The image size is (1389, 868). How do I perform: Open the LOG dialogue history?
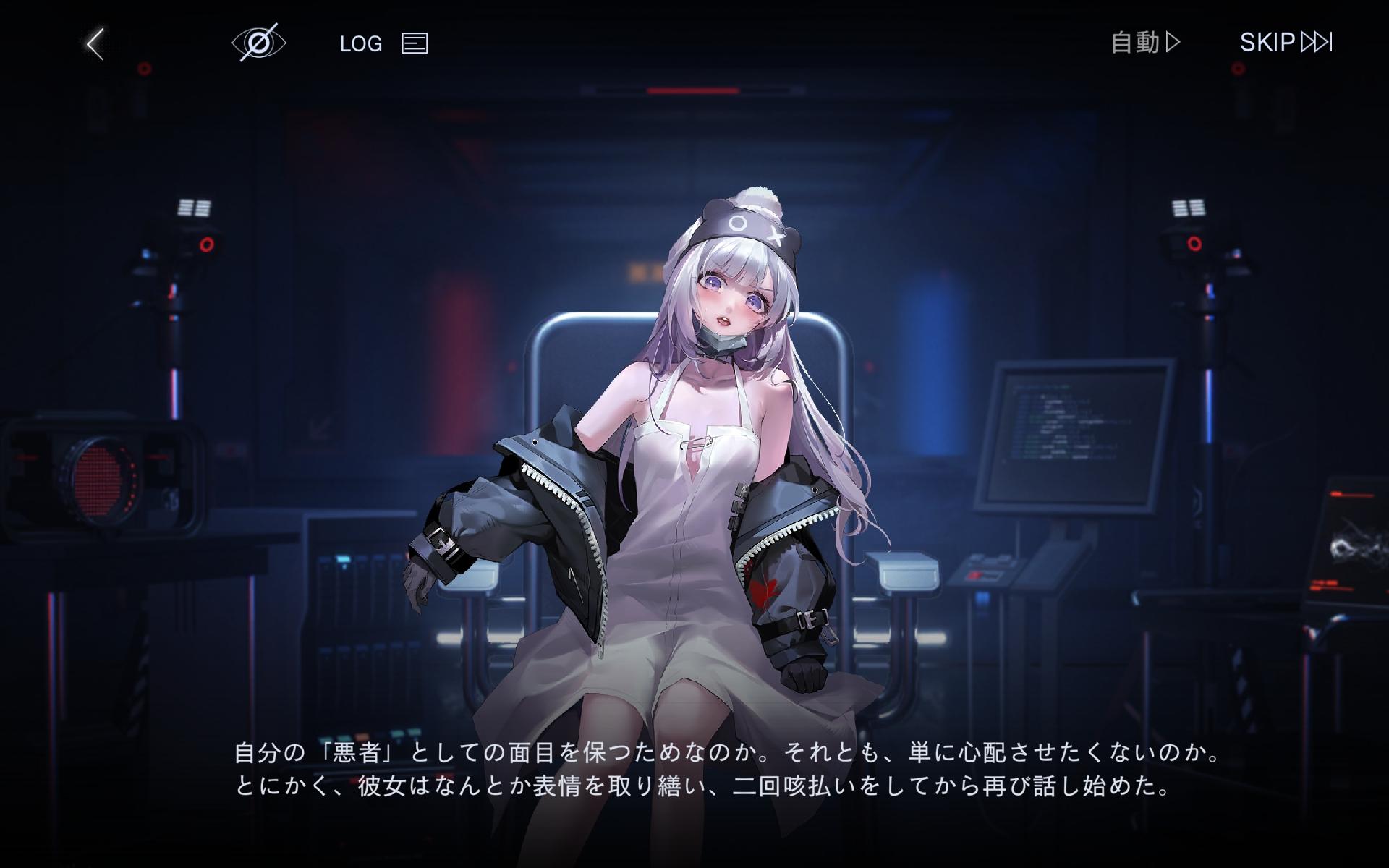tap(360, 43)
